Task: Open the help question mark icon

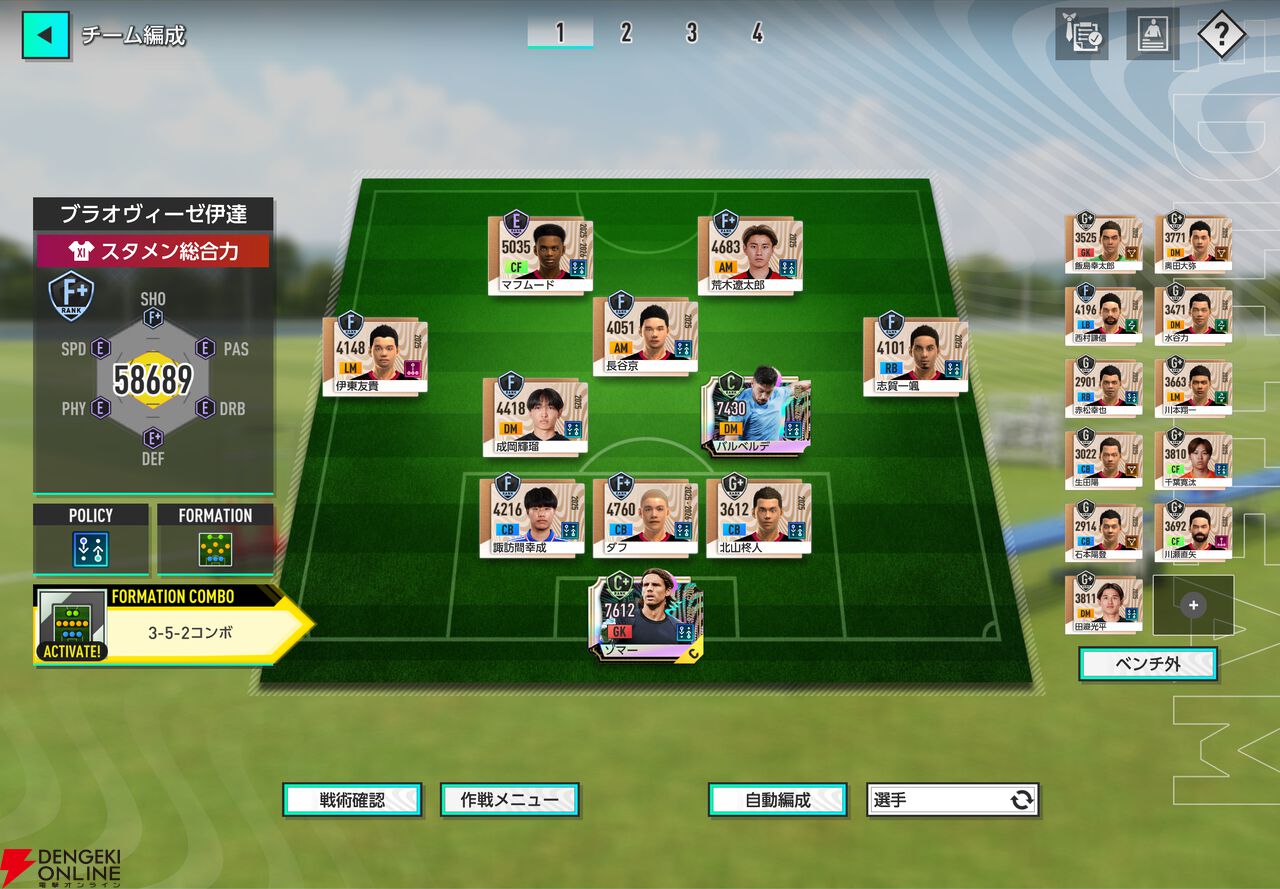Action: pyautogui.click(x=1221, y=35)
